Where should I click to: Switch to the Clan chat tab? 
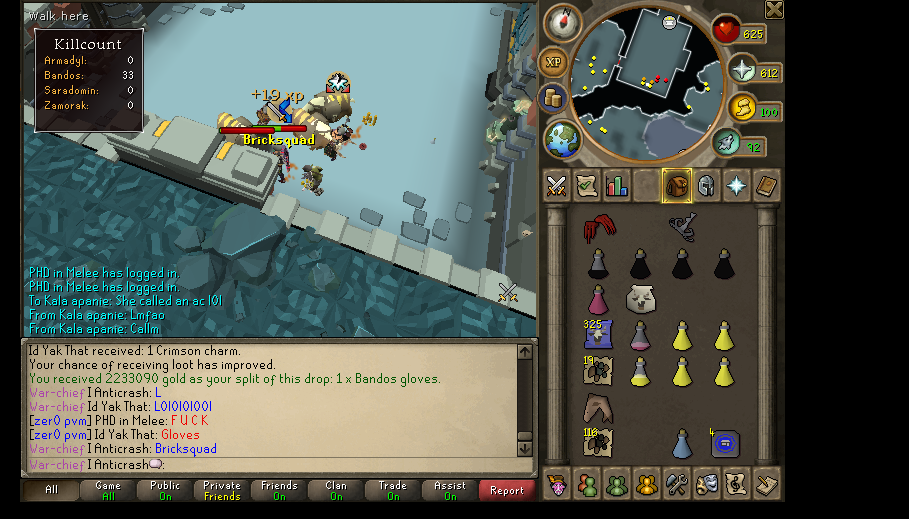[x=336, y=490]
